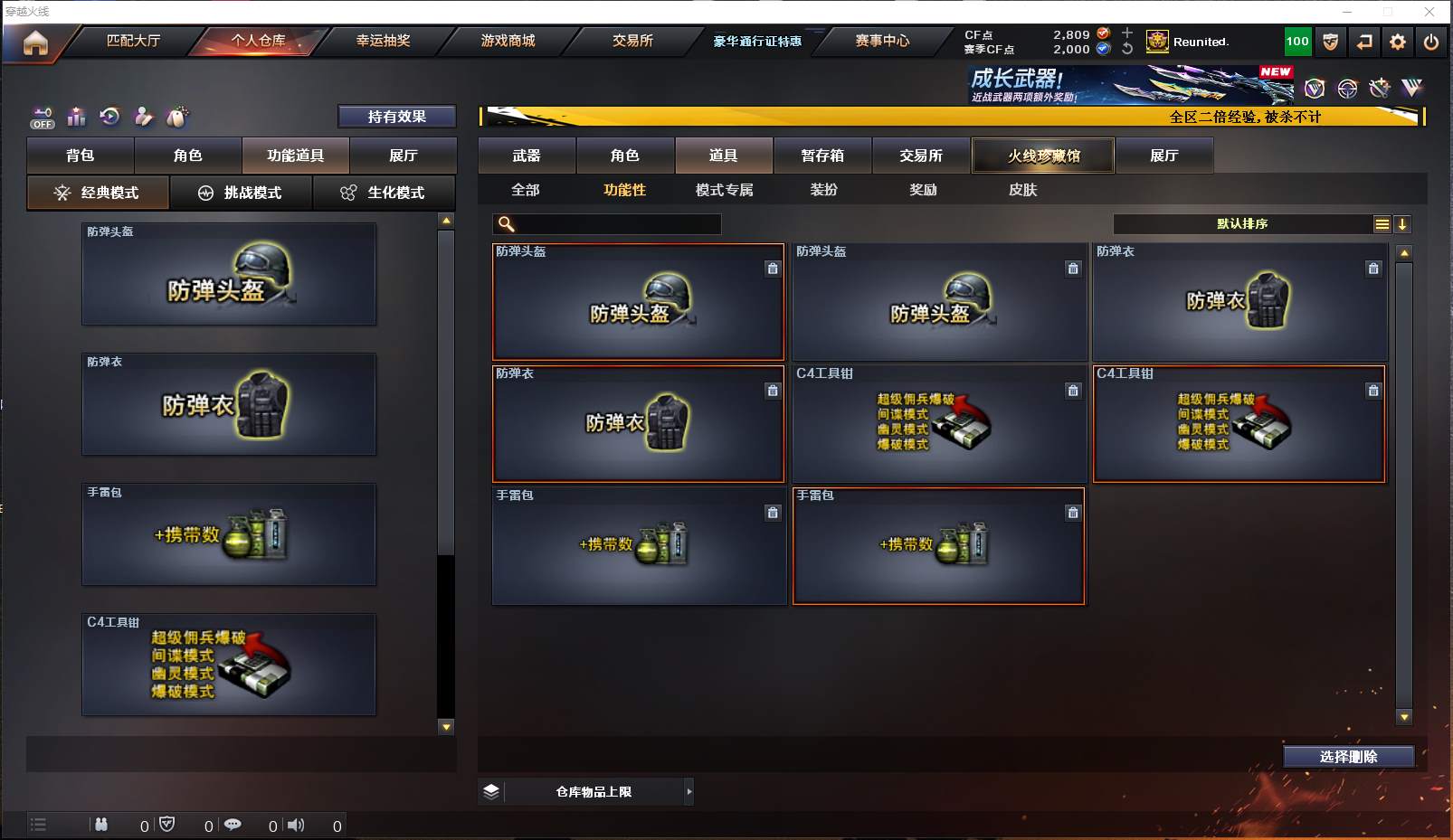Select the equipped 手雷包 grenade pack slot

[229, 534]
